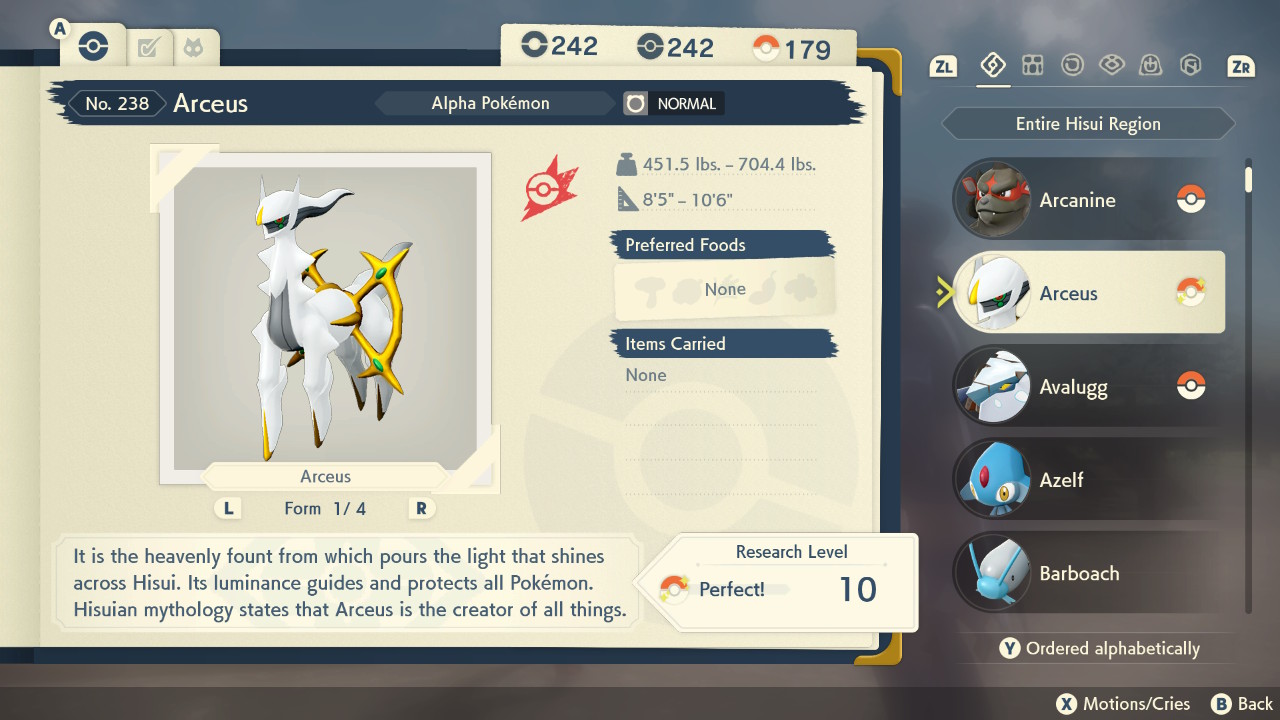Select the Poké Ball info tab
The image size is (1280, 720).
pyautogui.click(x=93, y=46)
